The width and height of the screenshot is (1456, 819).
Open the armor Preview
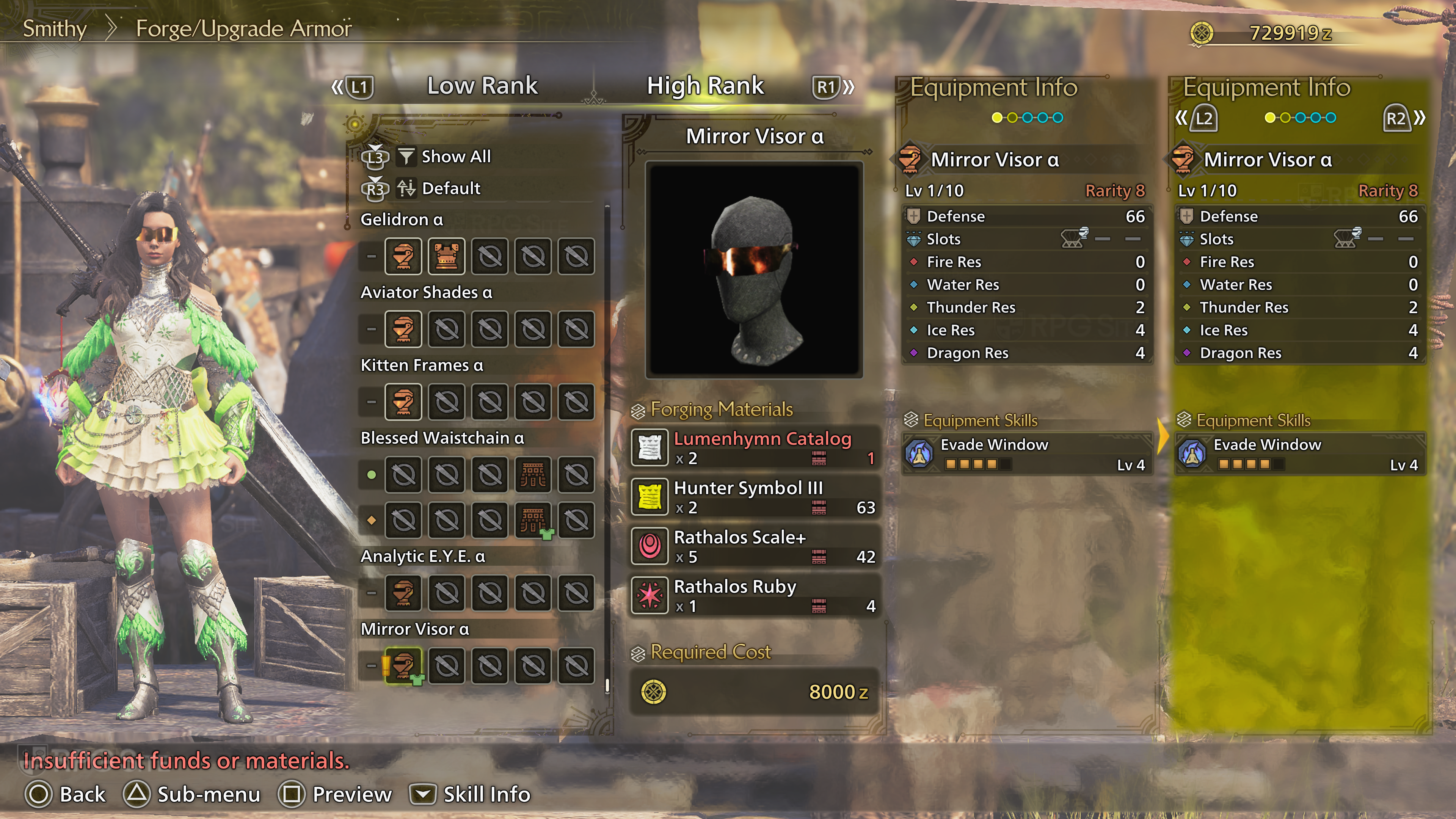point(336,794)
